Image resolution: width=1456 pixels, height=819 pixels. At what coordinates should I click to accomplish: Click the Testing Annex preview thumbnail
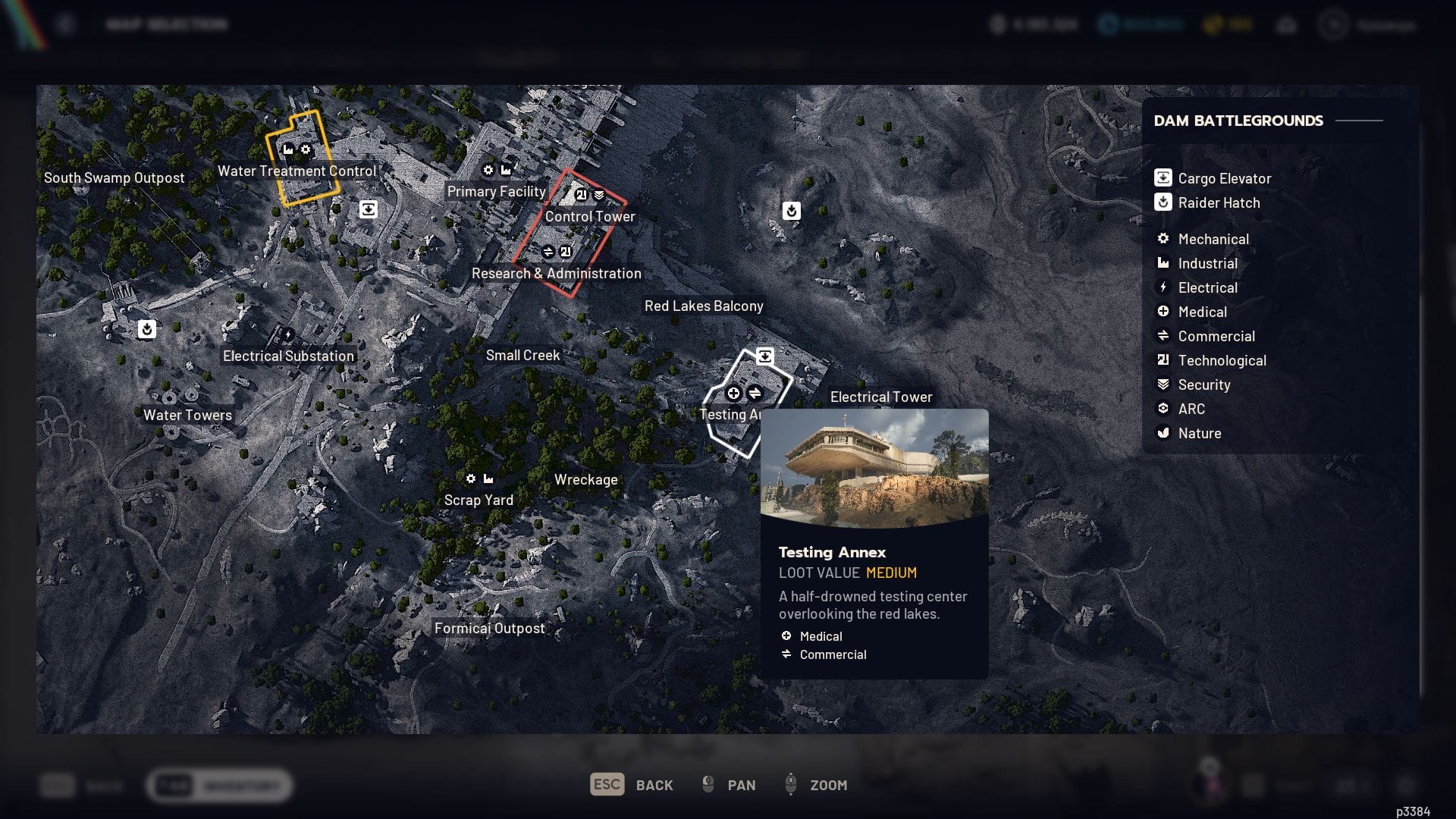(x=874, y=469)
